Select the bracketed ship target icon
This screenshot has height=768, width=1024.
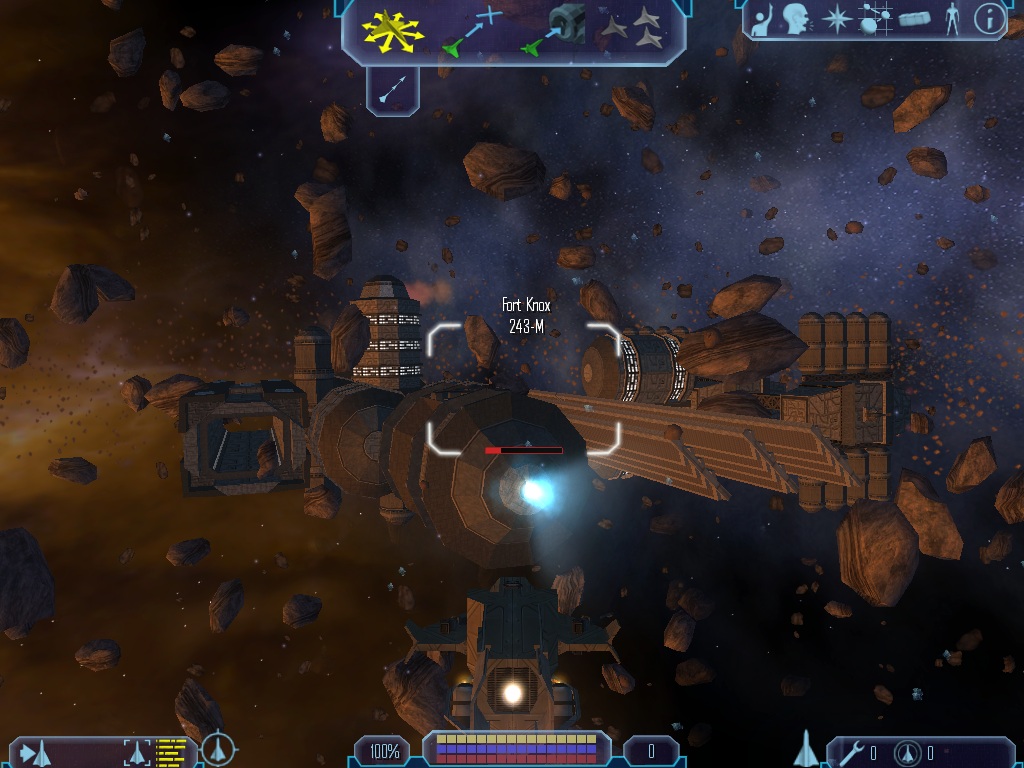137,752
